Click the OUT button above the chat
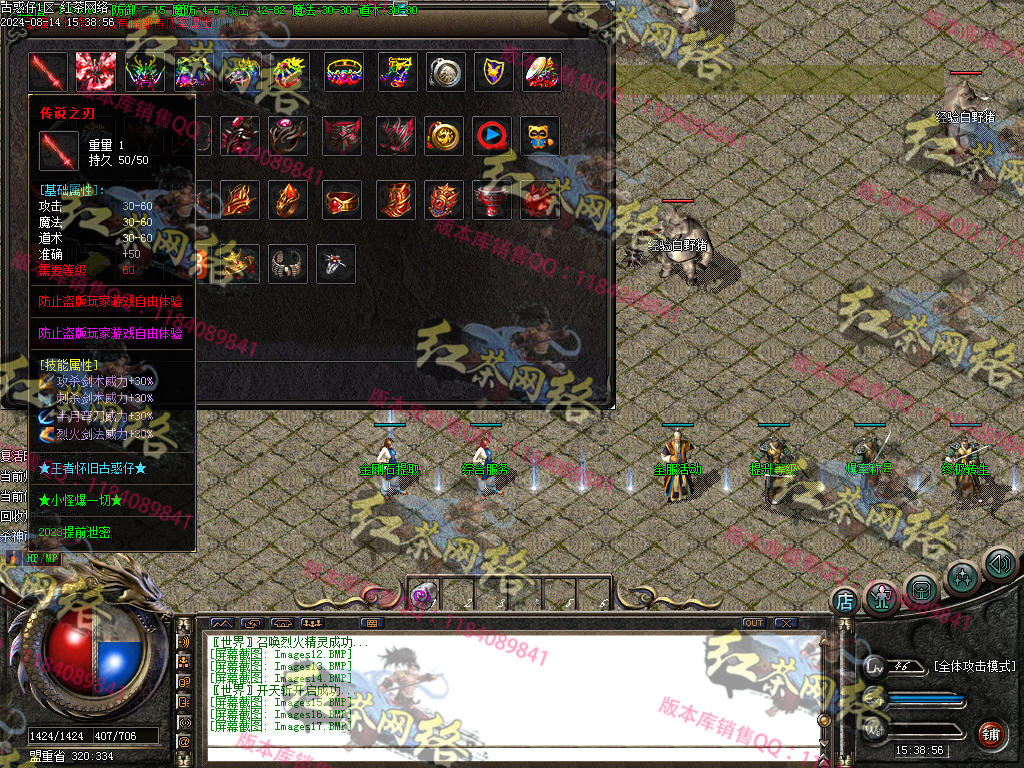1024x768 pixels. click(754, 623)
